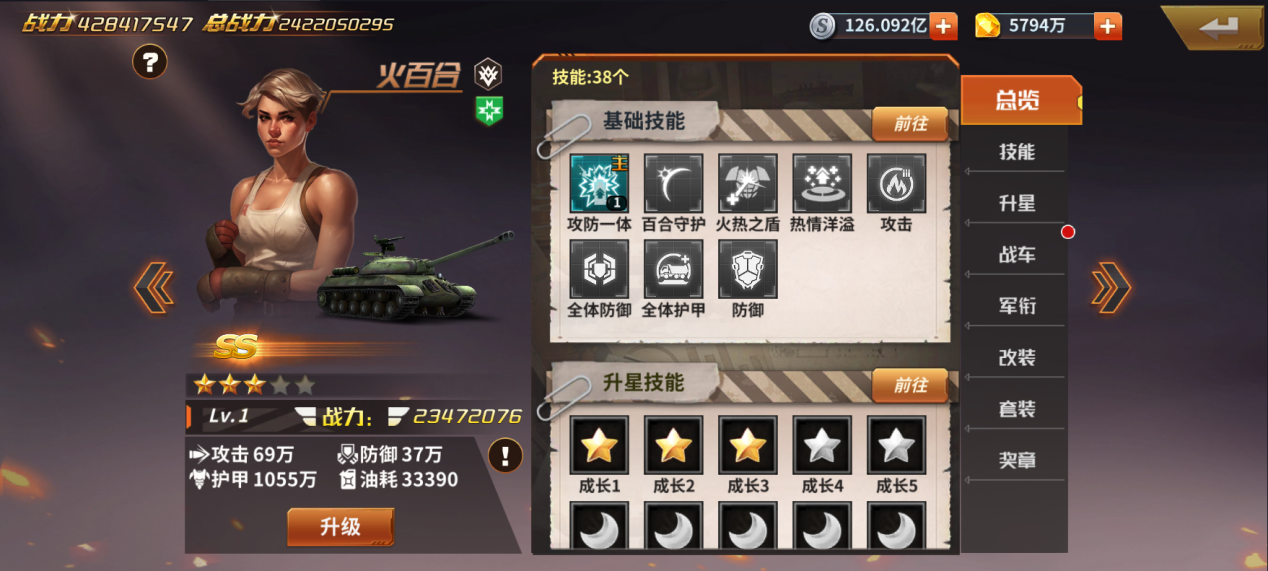This screenshot has width=1268, height=571.
Task: Select the 攻防一体 skill icon
Action: [599, 184]
